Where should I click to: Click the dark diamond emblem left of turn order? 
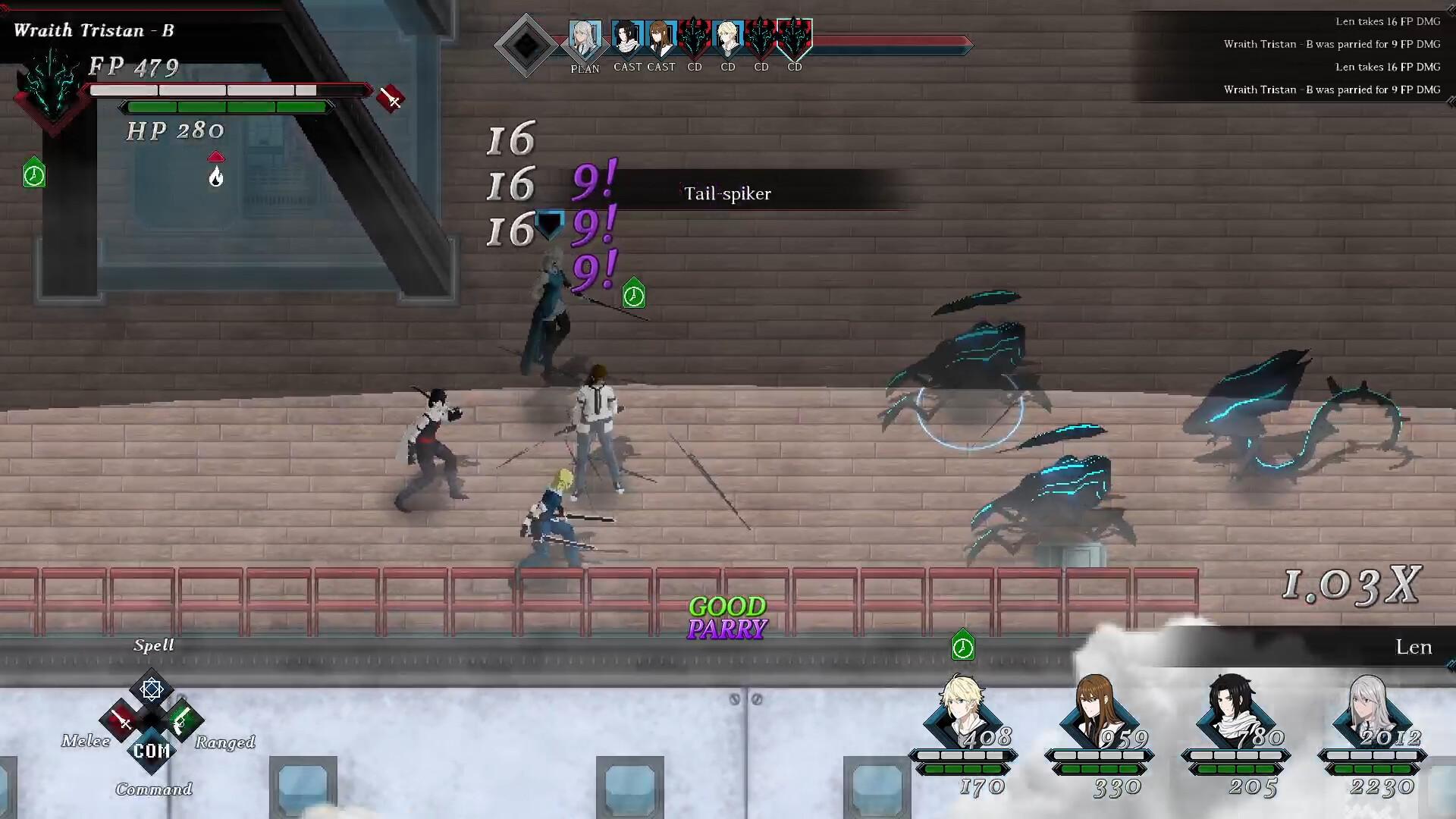[x=526, y=45]
